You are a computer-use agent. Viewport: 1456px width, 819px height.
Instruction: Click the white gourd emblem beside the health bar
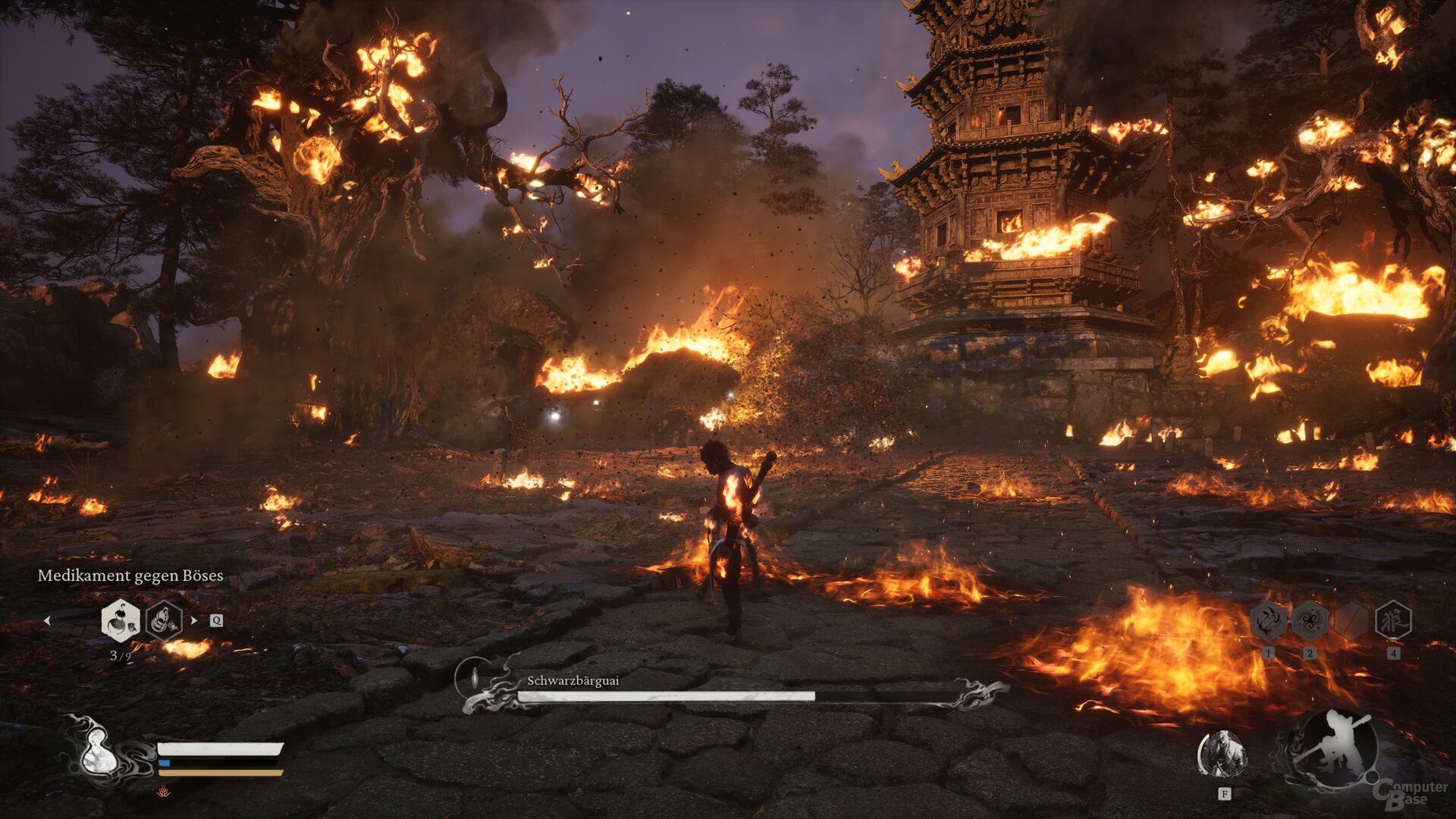[98, 754]
